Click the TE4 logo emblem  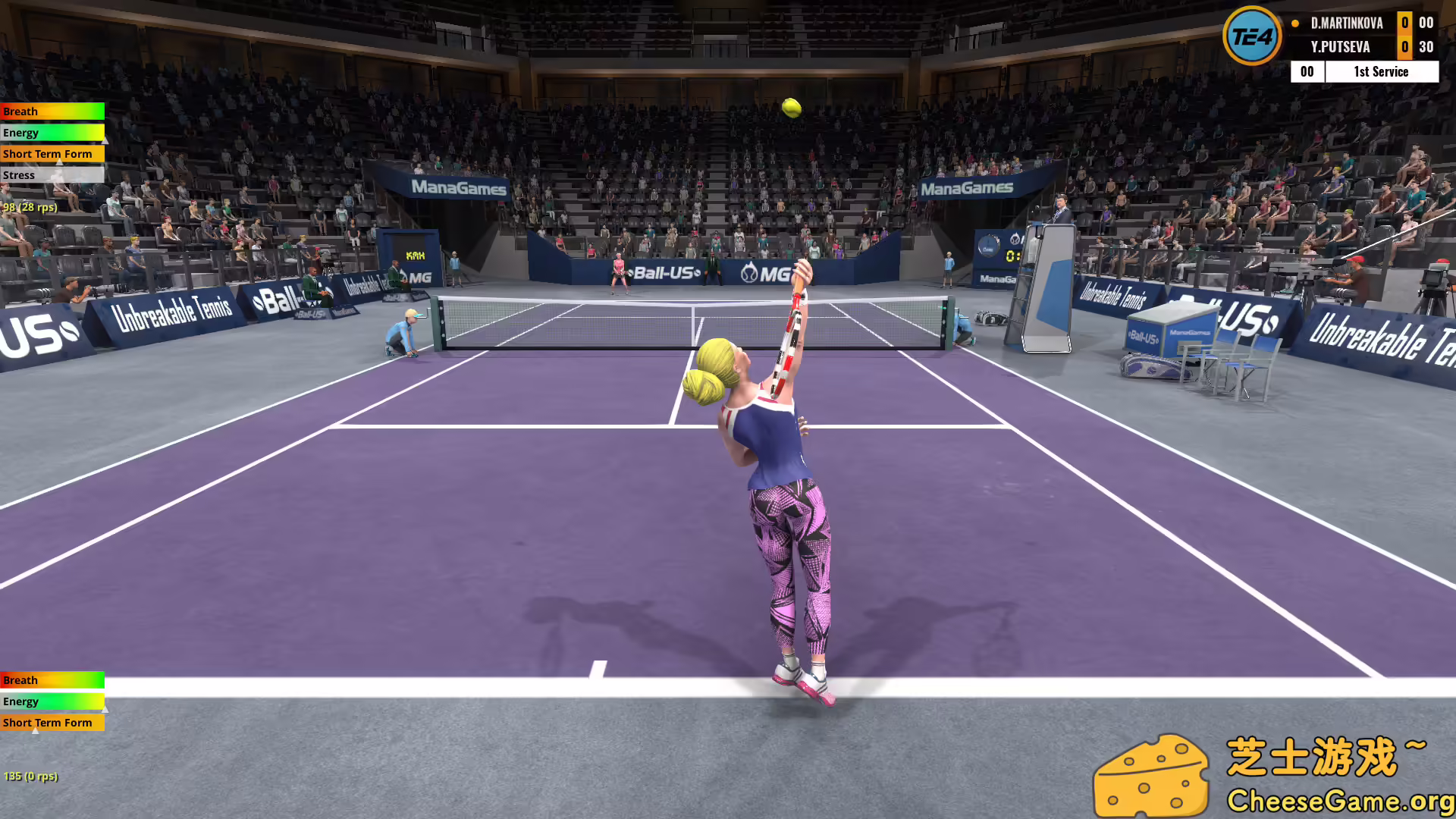click(x=1252, y=35)
